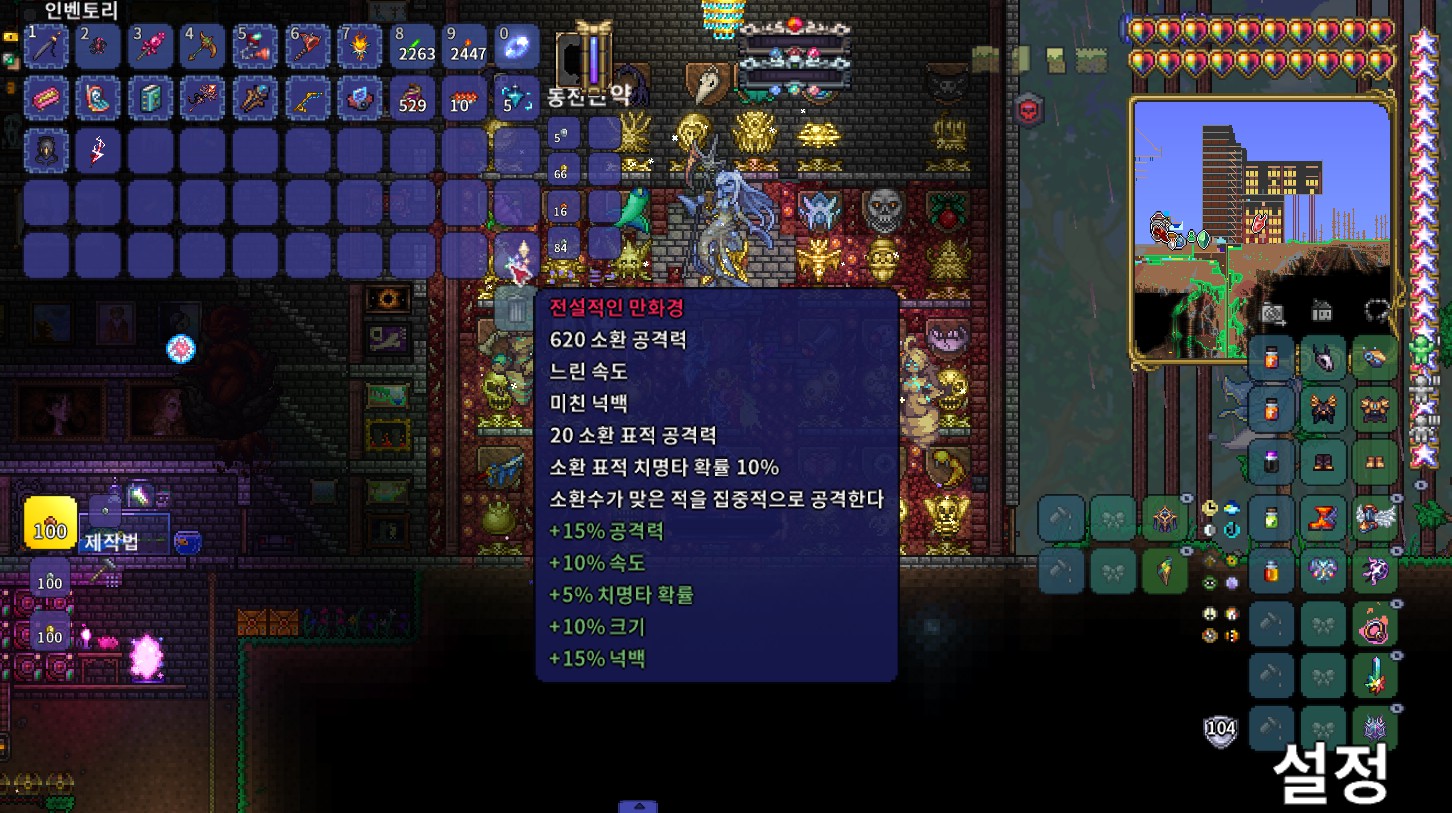Open the camera mode button

coord(1272,312)
